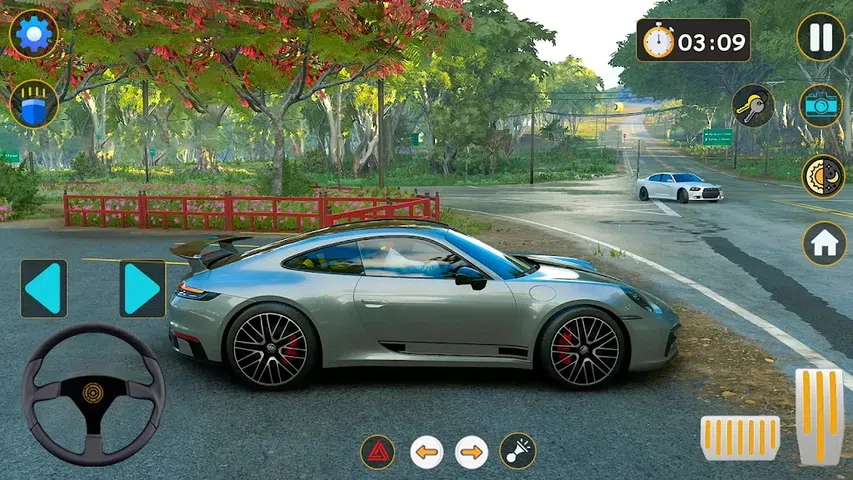Activate the left turn indicator
The height and width of the screenshot is (480, 853).
coord(427,452)
